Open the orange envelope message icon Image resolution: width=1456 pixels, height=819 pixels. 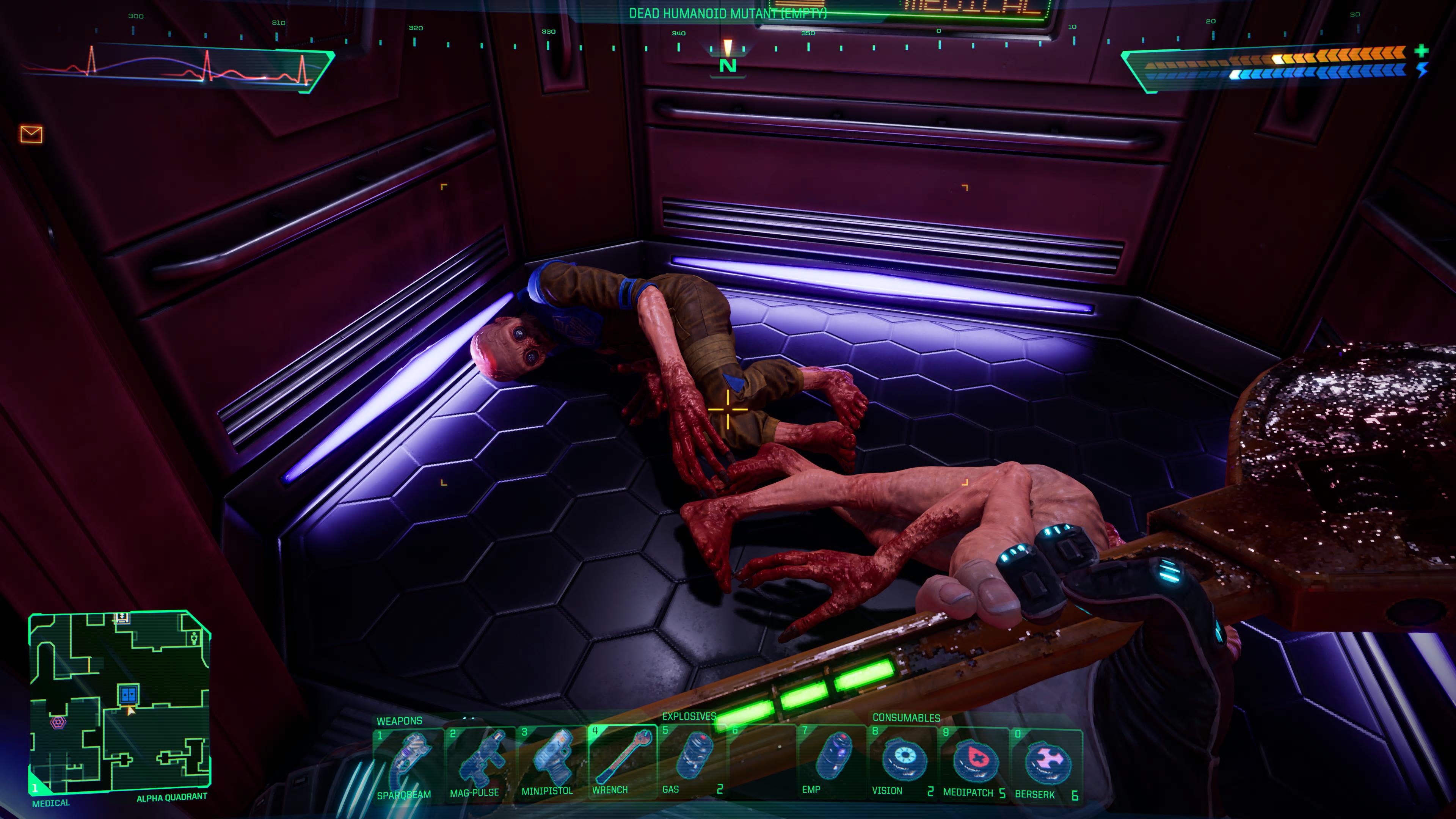31,134
